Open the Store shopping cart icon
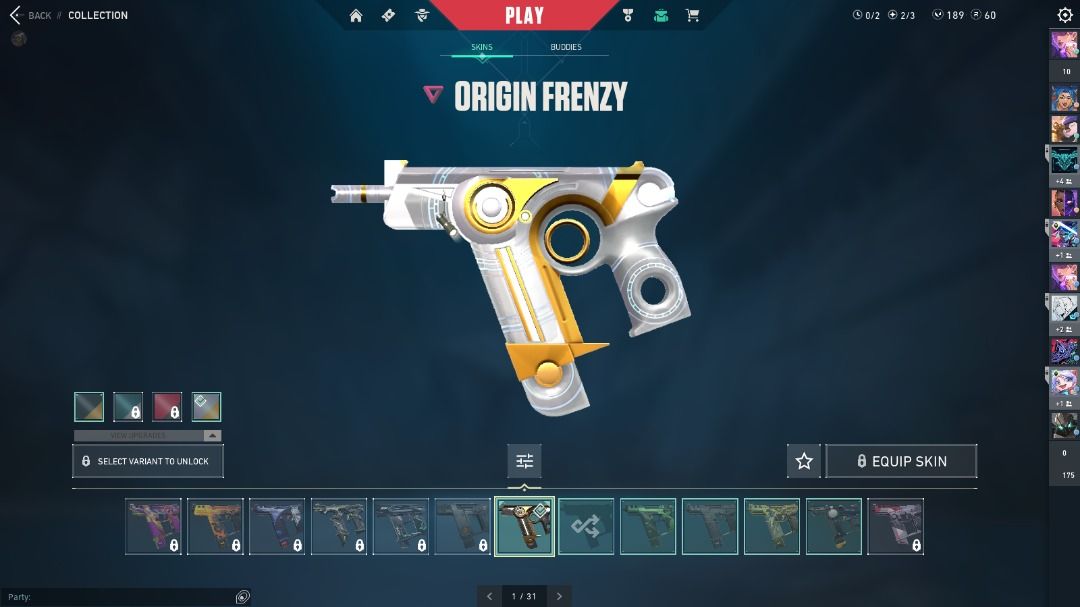Viewport: 1080px width, 607px height. coord(692,15)
